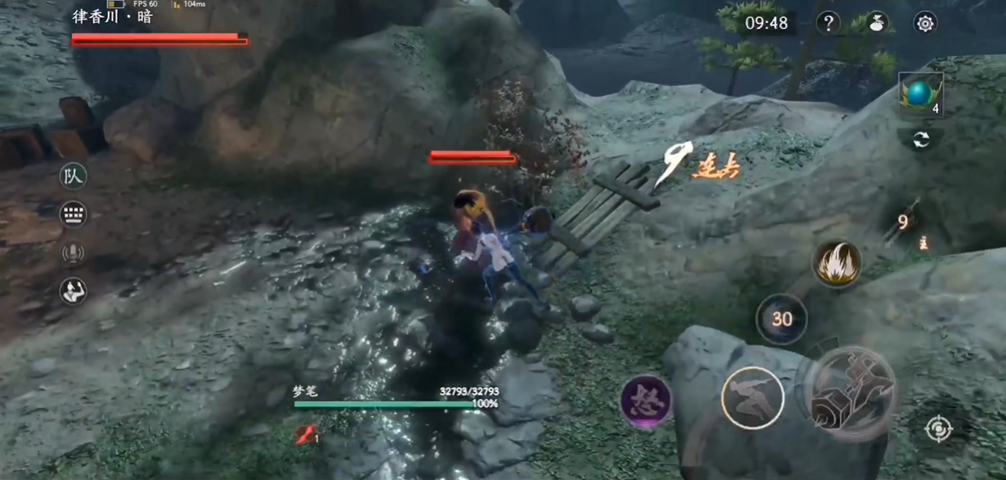Screen dimensions: 1006x480
Task: Toggle the target lock crosshair
Action: click(938, 429)
